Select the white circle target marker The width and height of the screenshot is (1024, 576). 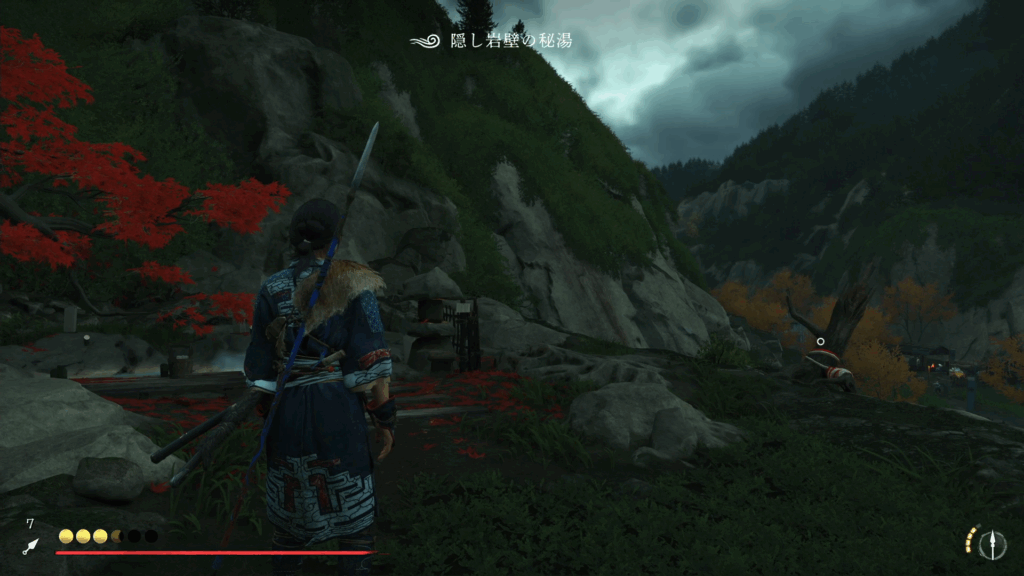(x=820, y=341)
